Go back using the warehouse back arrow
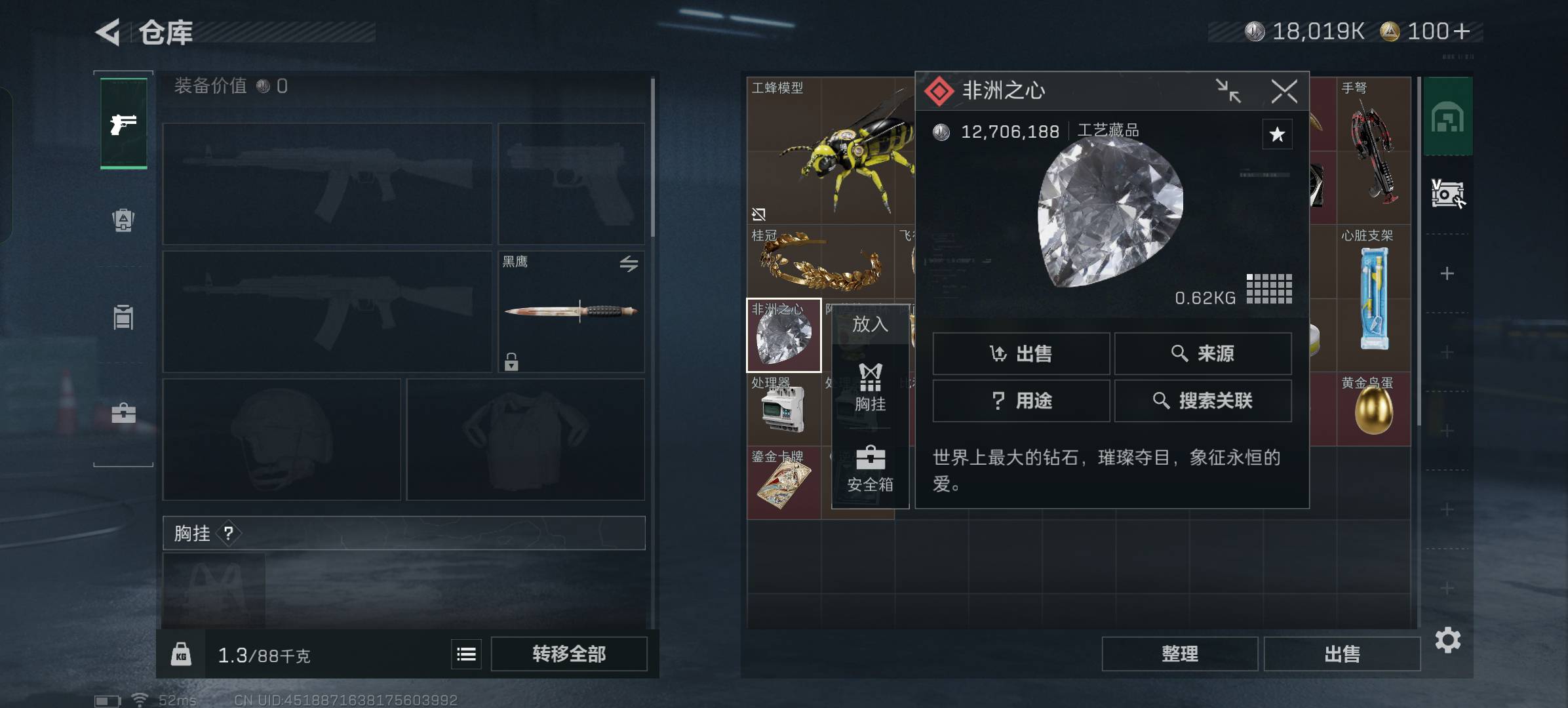1568x708 pixels. pyautogui.click(x=109, y=32)
